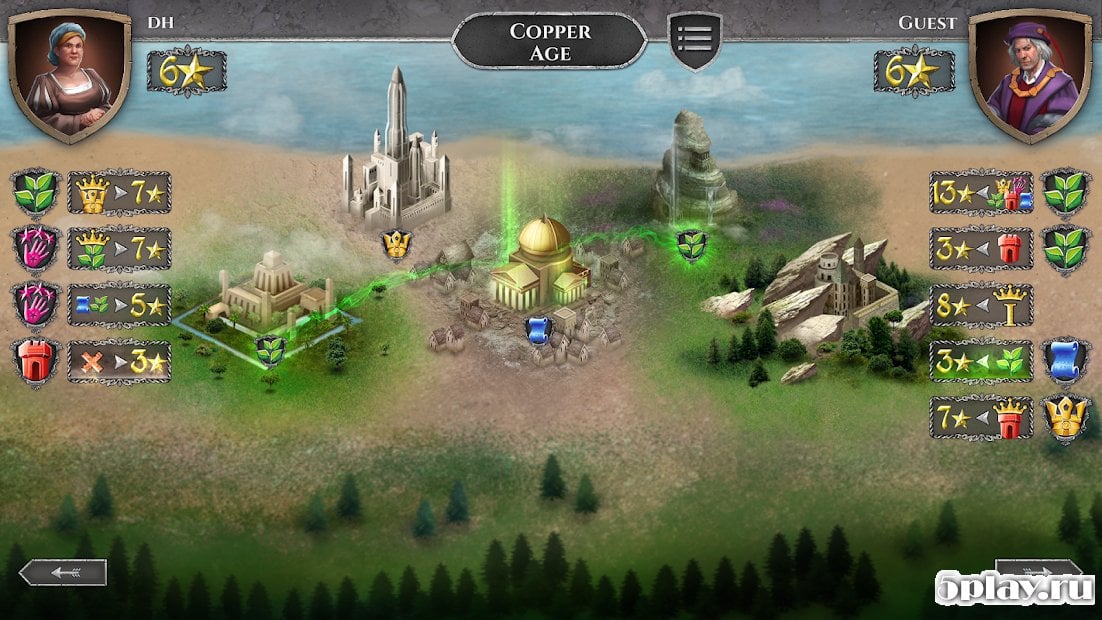Choose Guest's plain red tower 3-star card

tap(980, 249)
